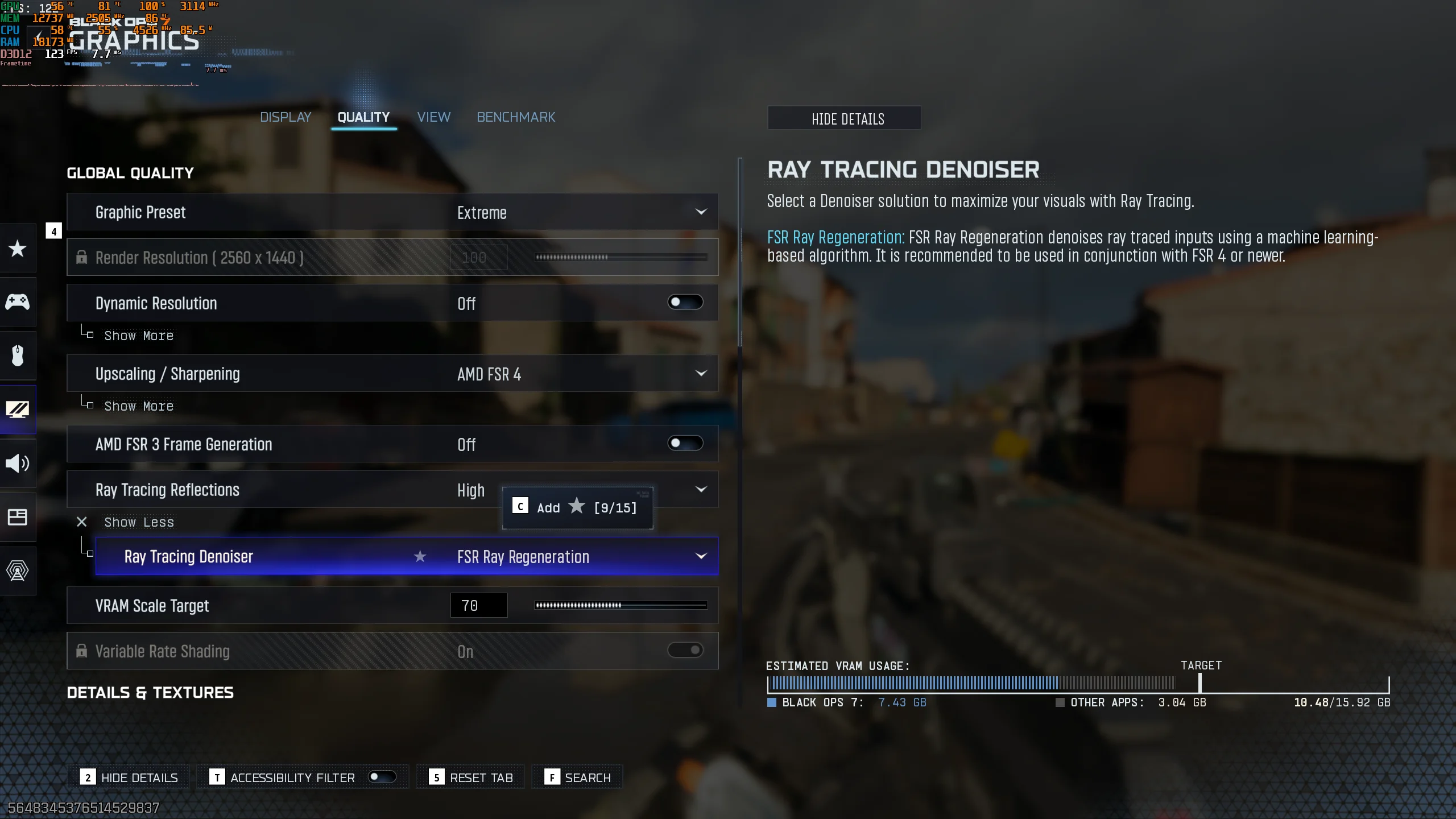
Task: Click the star beside Ray Tracing Denoiser
Action: (x=420, y=557)
